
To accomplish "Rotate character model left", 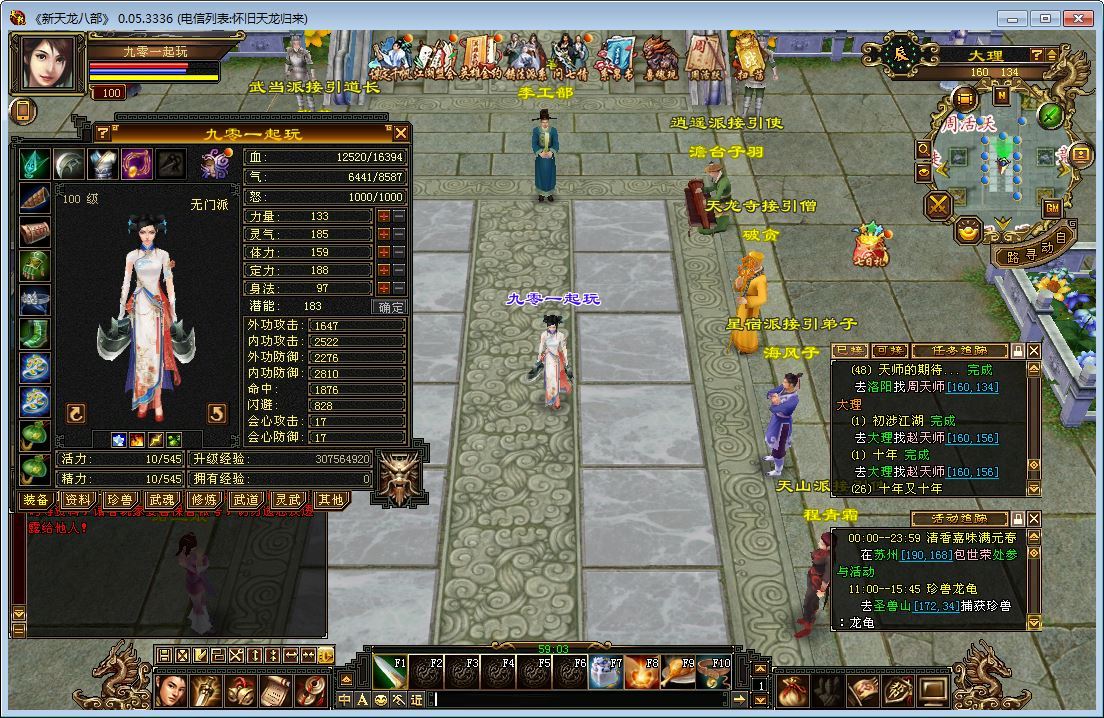I will tap(75, 414).
